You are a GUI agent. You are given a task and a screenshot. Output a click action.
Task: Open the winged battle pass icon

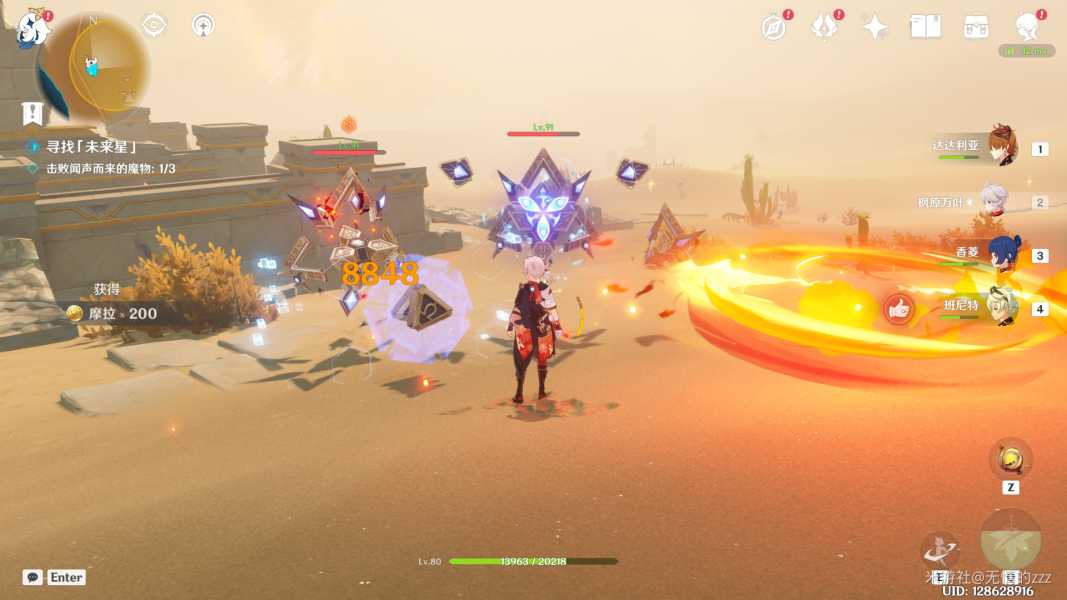pyautogui.click(x=824, y=27)
